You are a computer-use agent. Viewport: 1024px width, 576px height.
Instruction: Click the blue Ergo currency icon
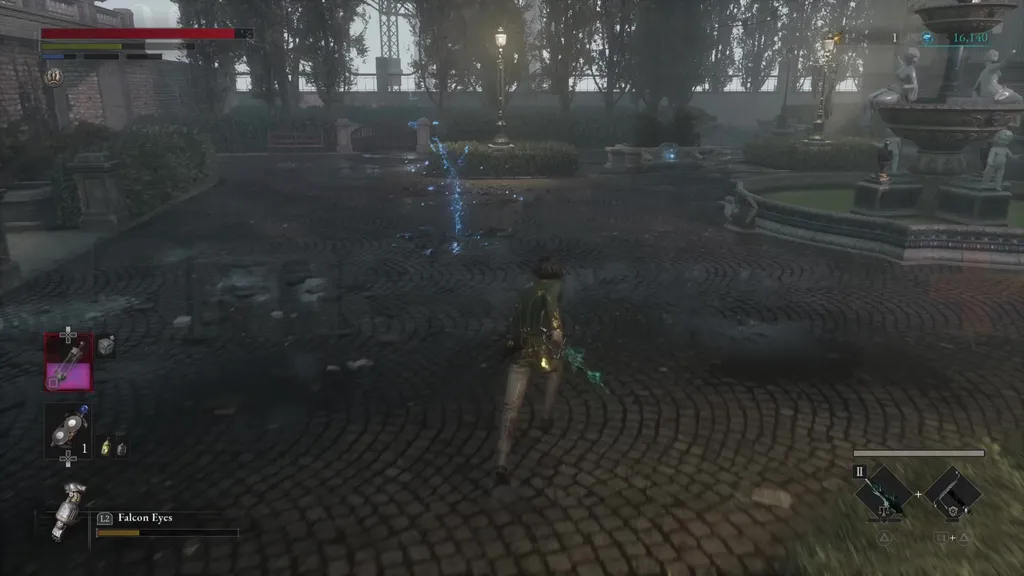point(927,38)
